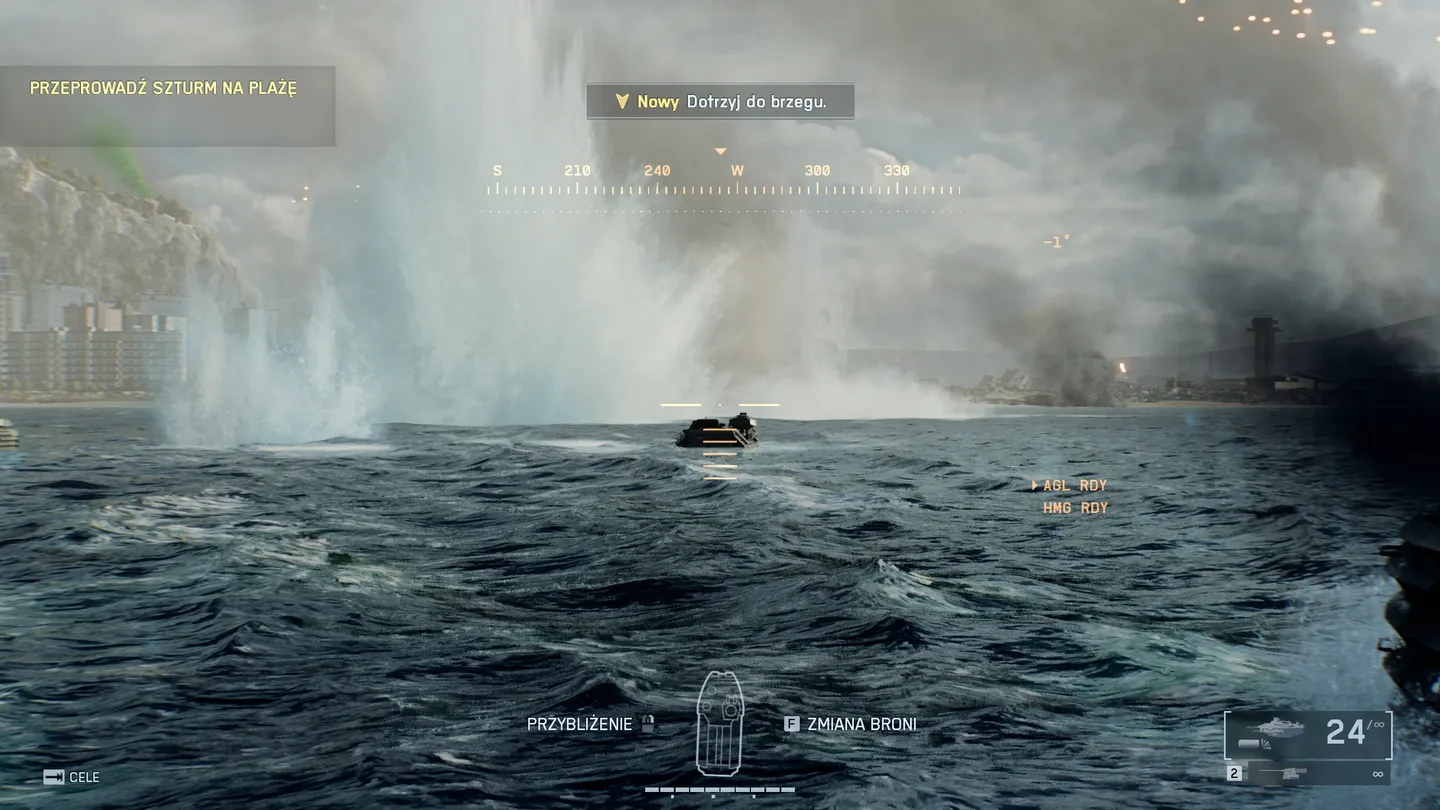
Task: Click the new objective 'Dotrzyj do brzegu' banner
Action: [720, 102]
